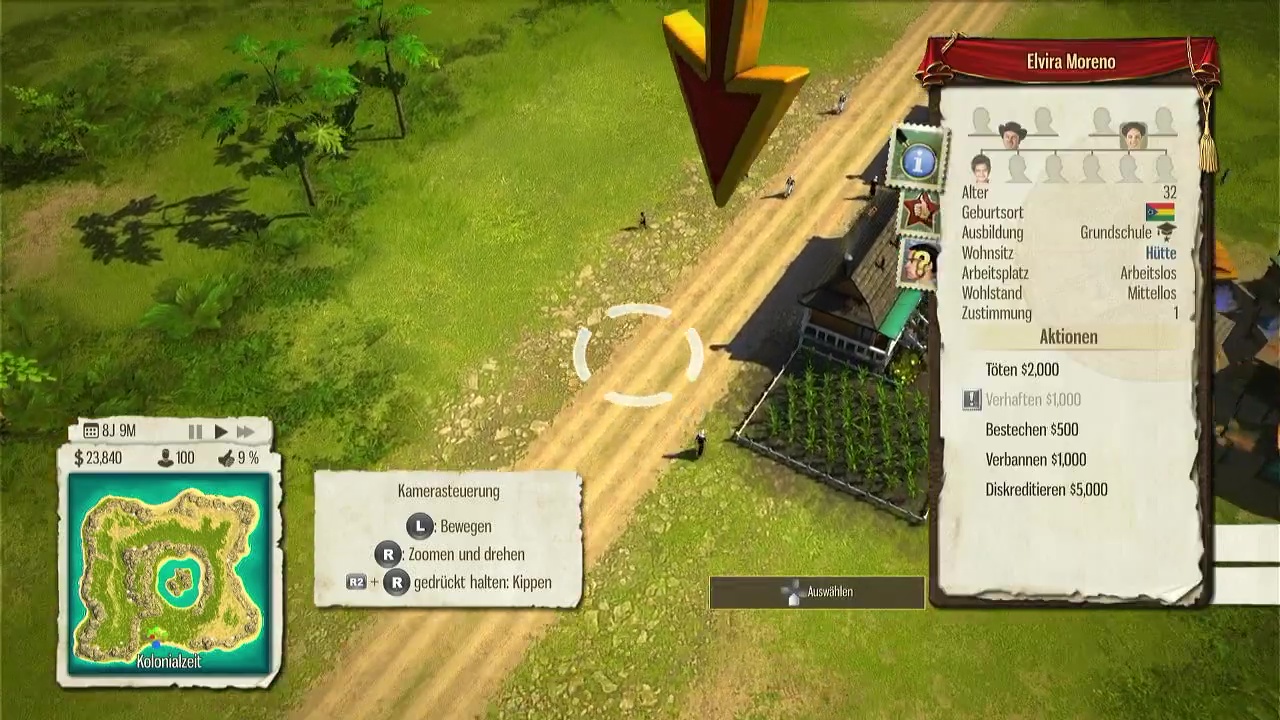Open the treasury $23,840 overview
1280x720 pixels.
tap(98, 458)
